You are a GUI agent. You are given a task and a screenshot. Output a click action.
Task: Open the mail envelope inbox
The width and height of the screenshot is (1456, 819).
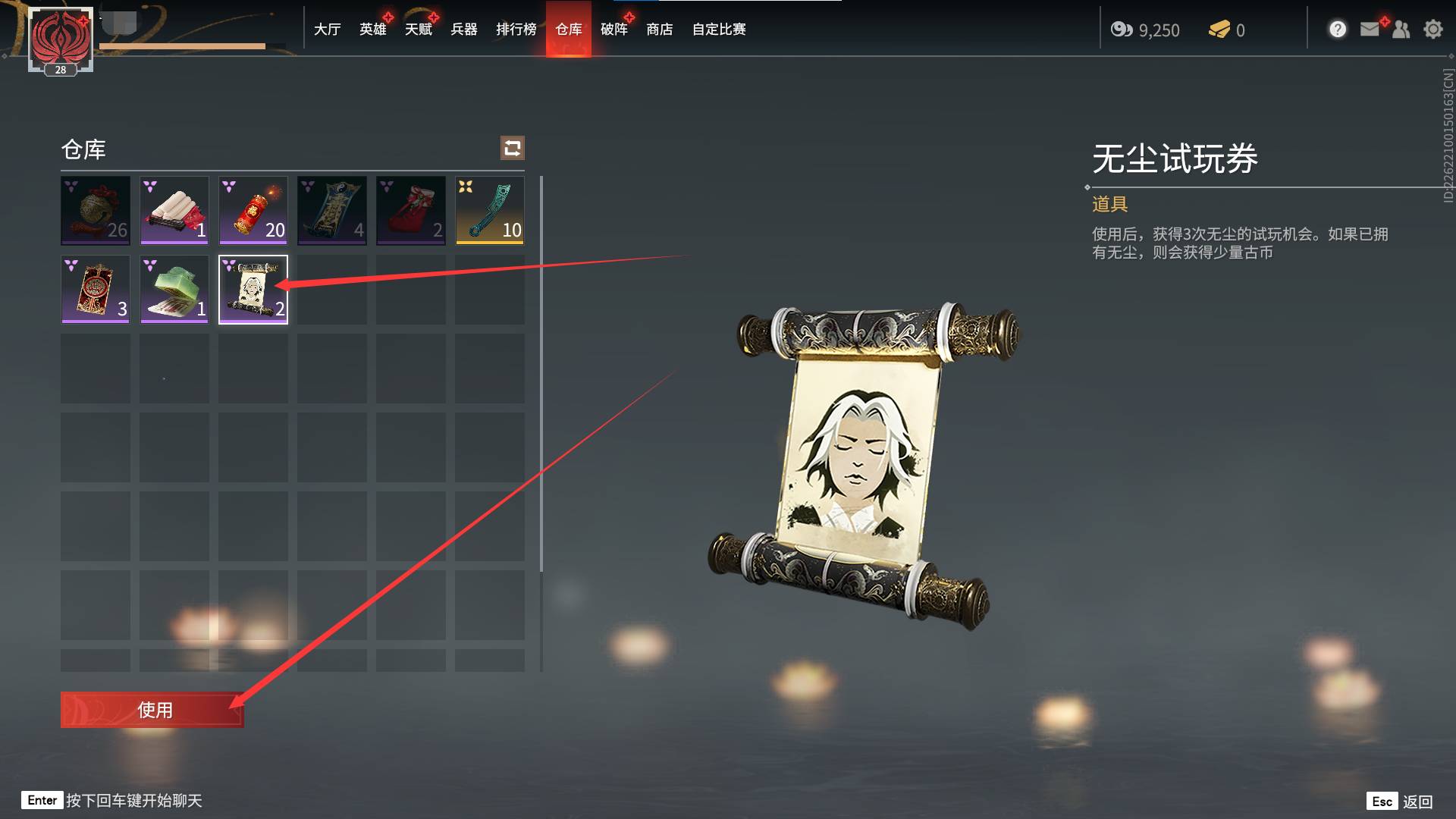[x=1370, y=30]
